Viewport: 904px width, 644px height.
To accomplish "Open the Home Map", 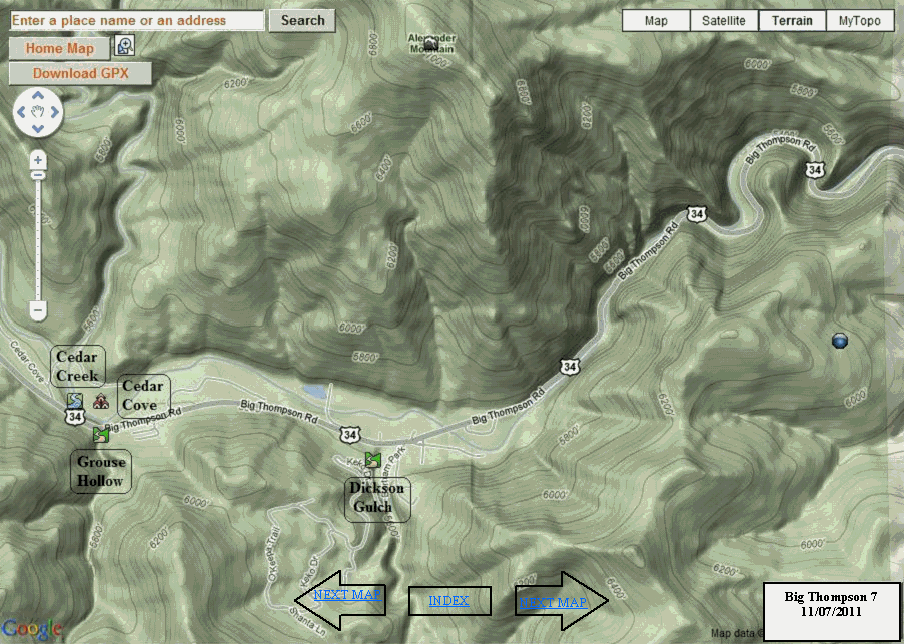I will pyautogui.click(x=59, y=48).
